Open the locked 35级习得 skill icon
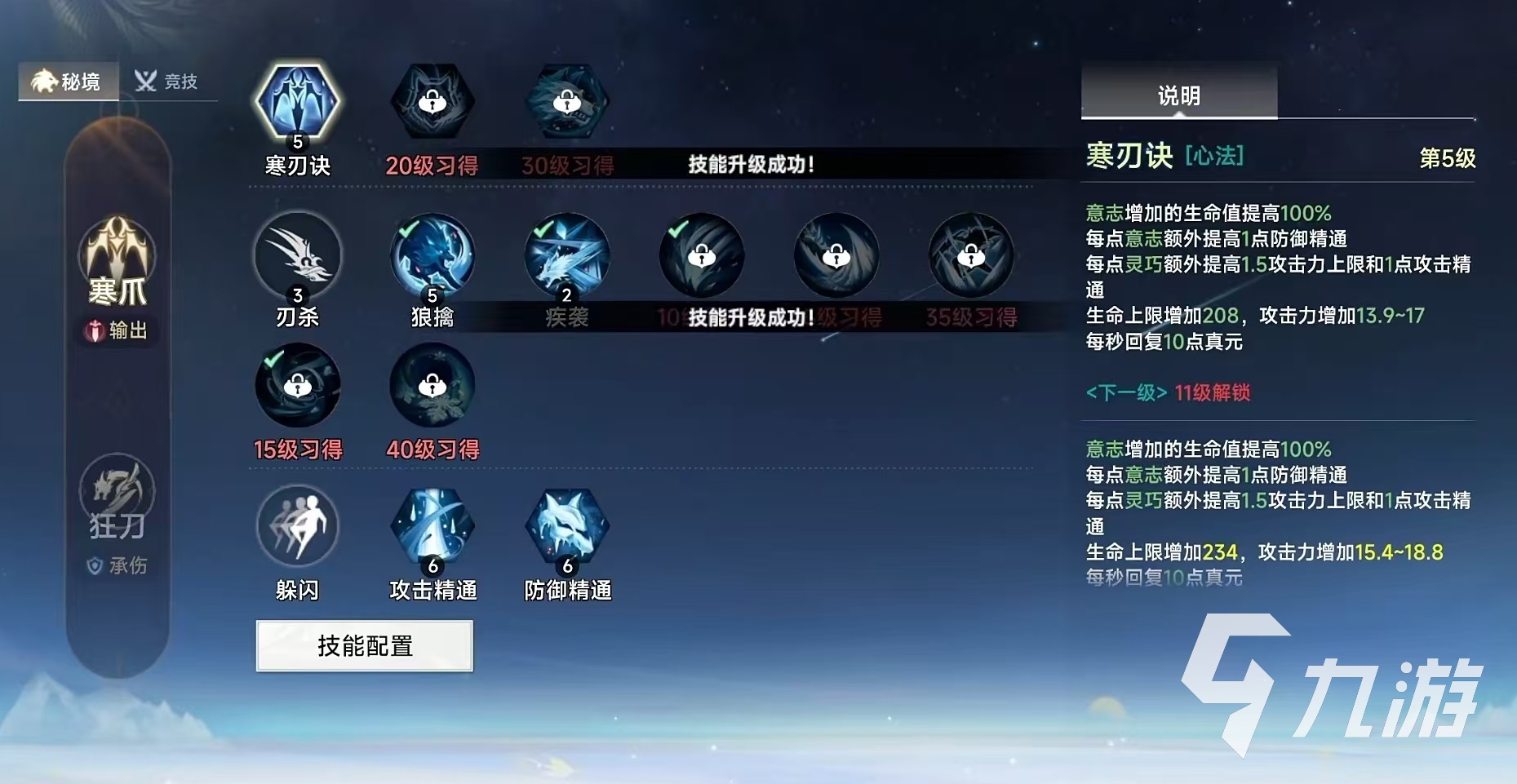1517x784 pixels. 969,257
